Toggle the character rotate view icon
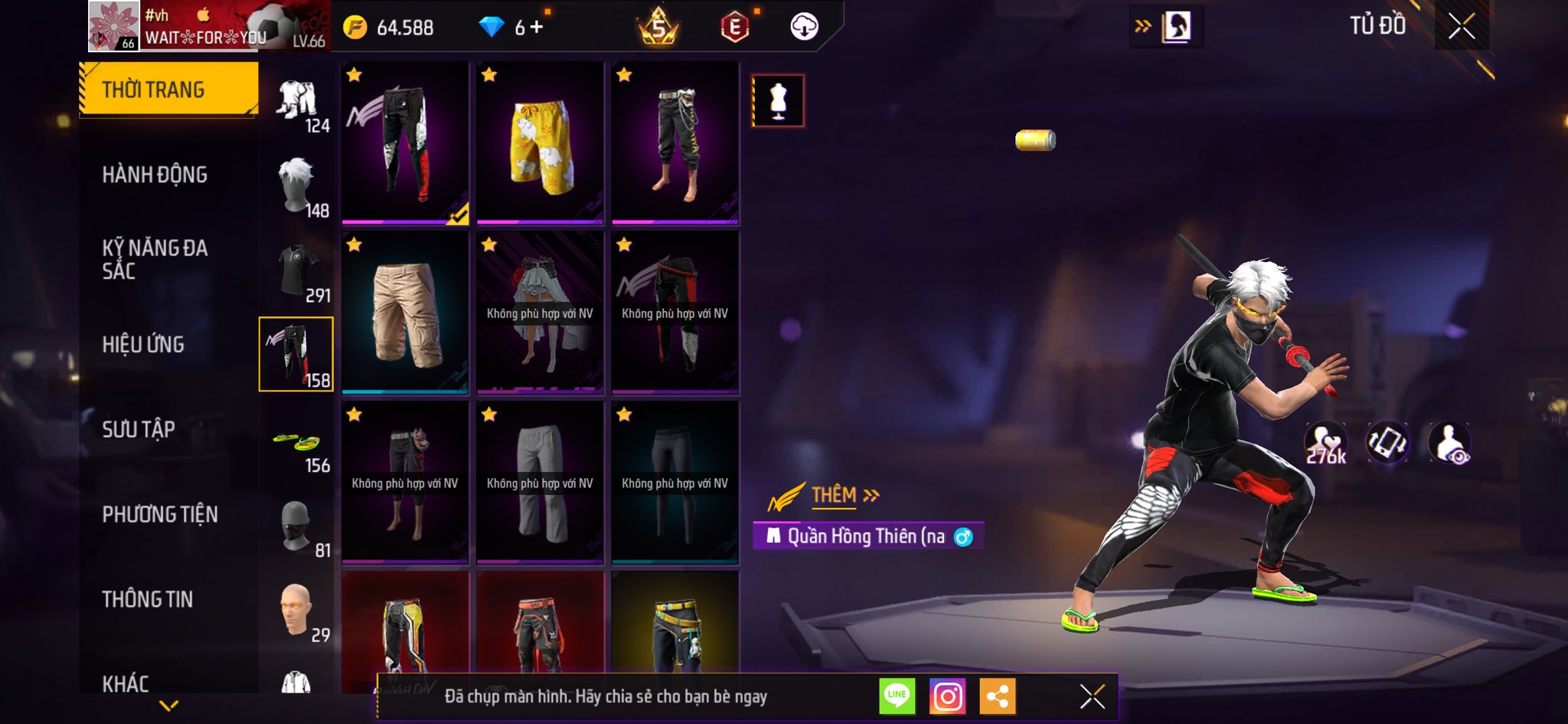Image resolution: width=1568 pixels, height=724 pixels. pyautogui.click(x=1387, y=443)
